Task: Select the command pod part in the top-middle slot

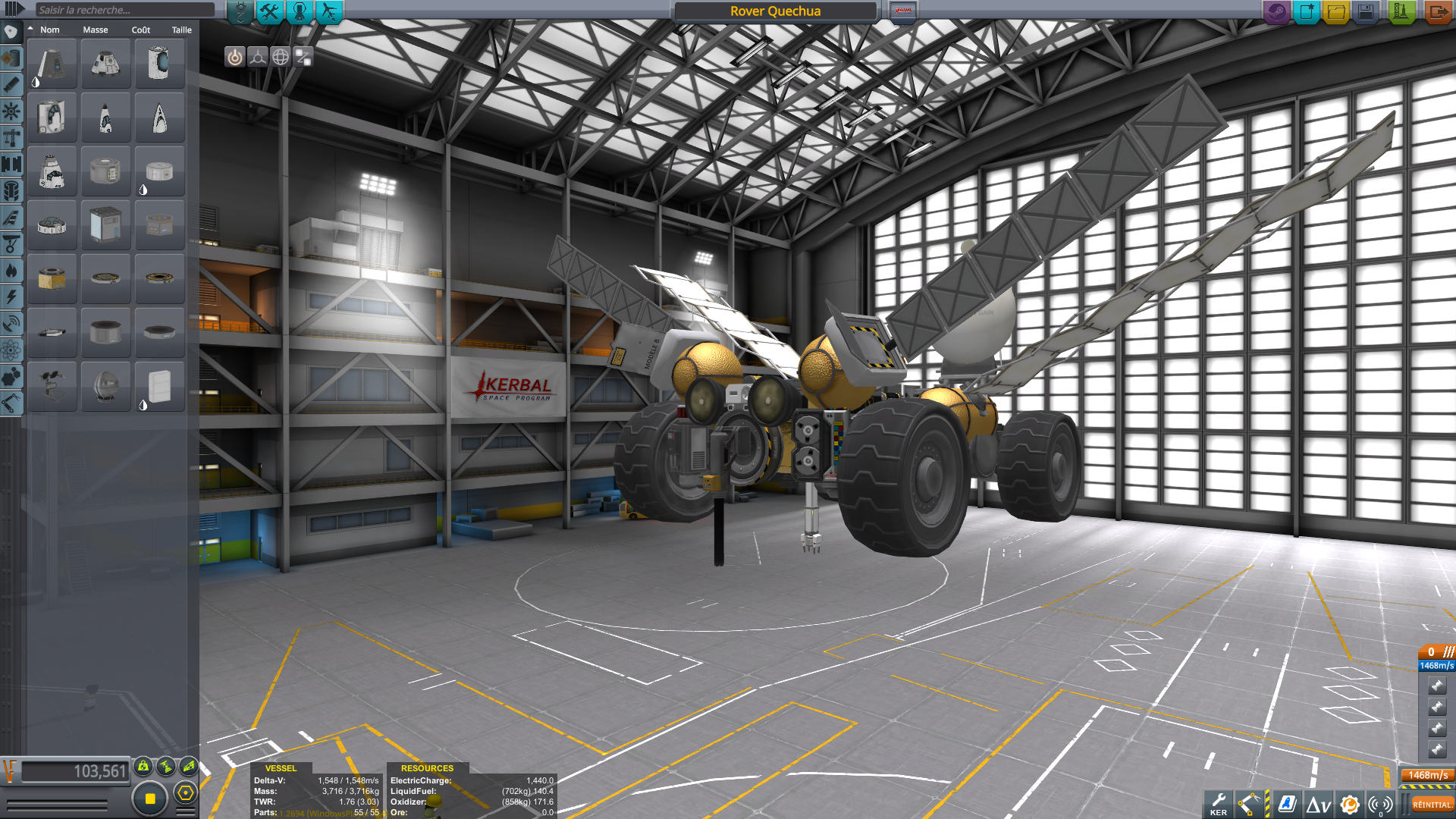Action: point(105,64)
